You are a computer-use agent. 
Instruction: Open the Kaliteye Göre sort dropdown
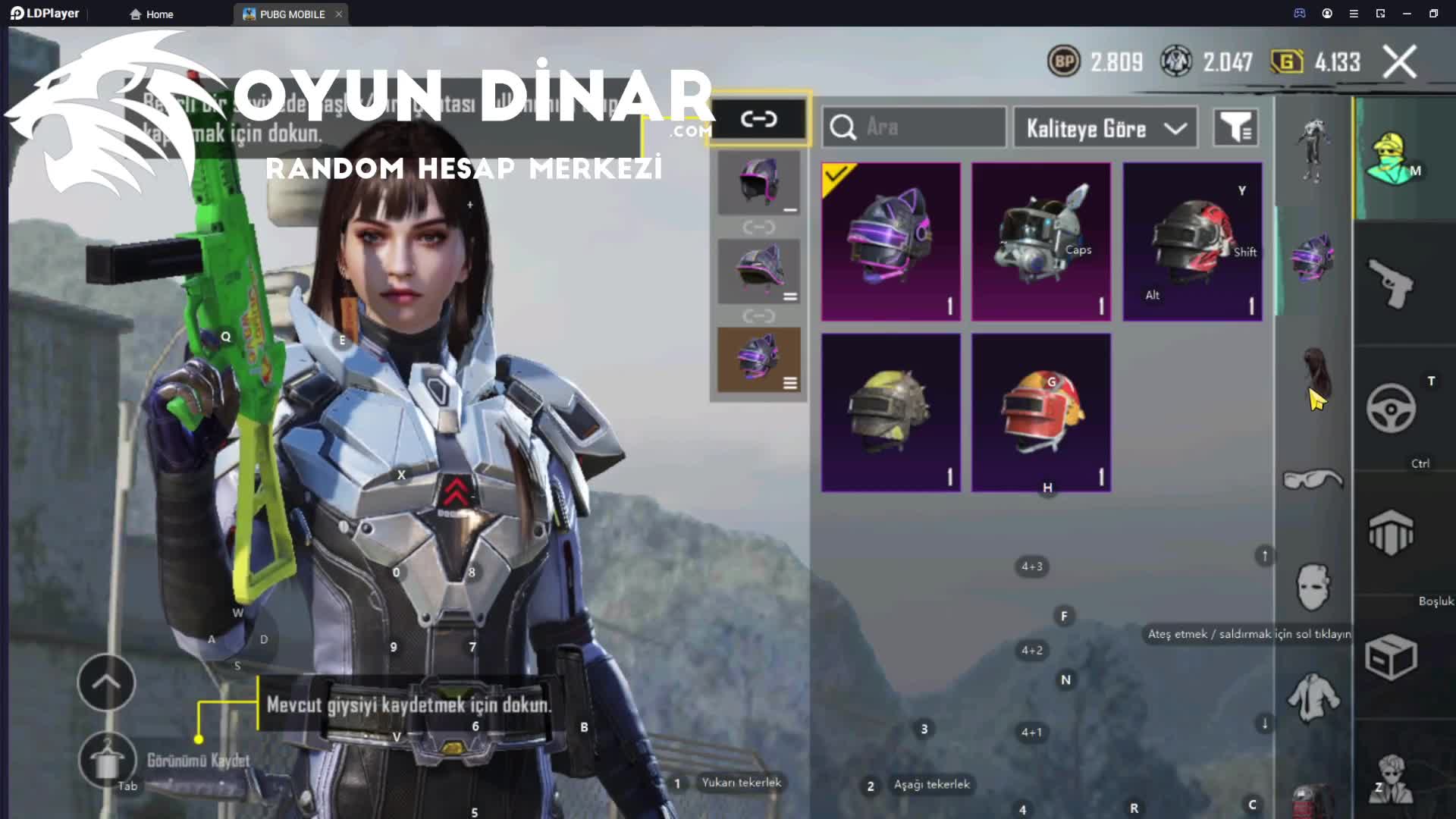coord(1105,128)
